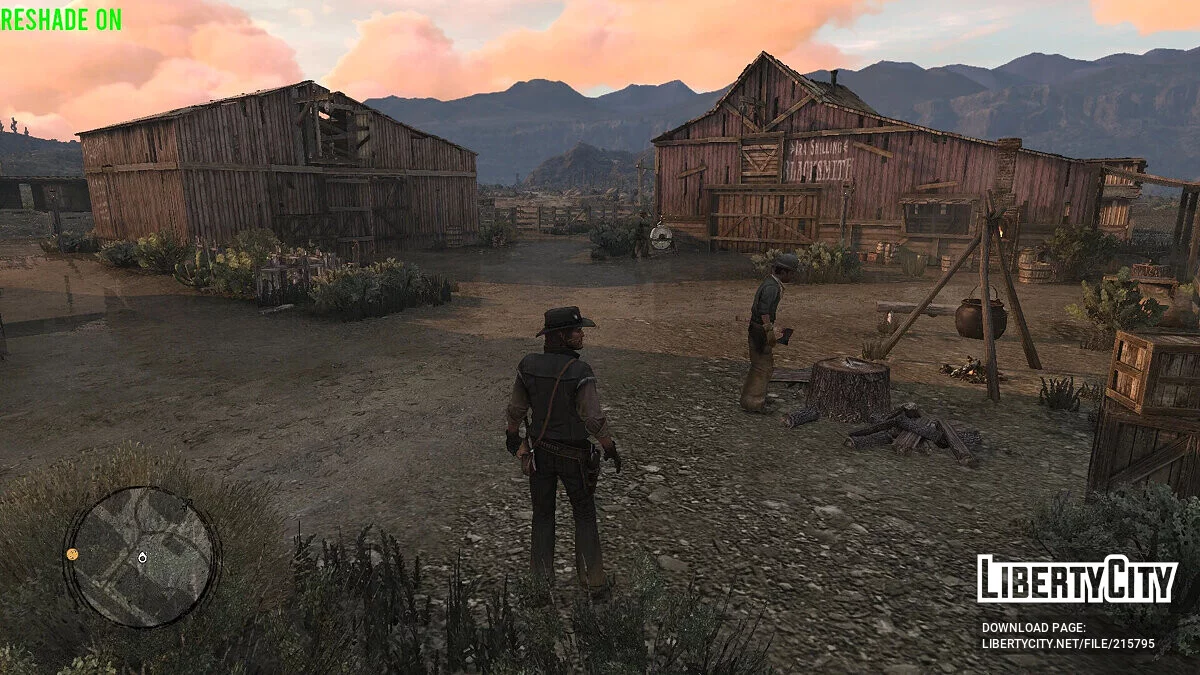This screenshot has height=675, width=1200.
Task: Select the orange marker on the minimap edge
Action: 73,553
